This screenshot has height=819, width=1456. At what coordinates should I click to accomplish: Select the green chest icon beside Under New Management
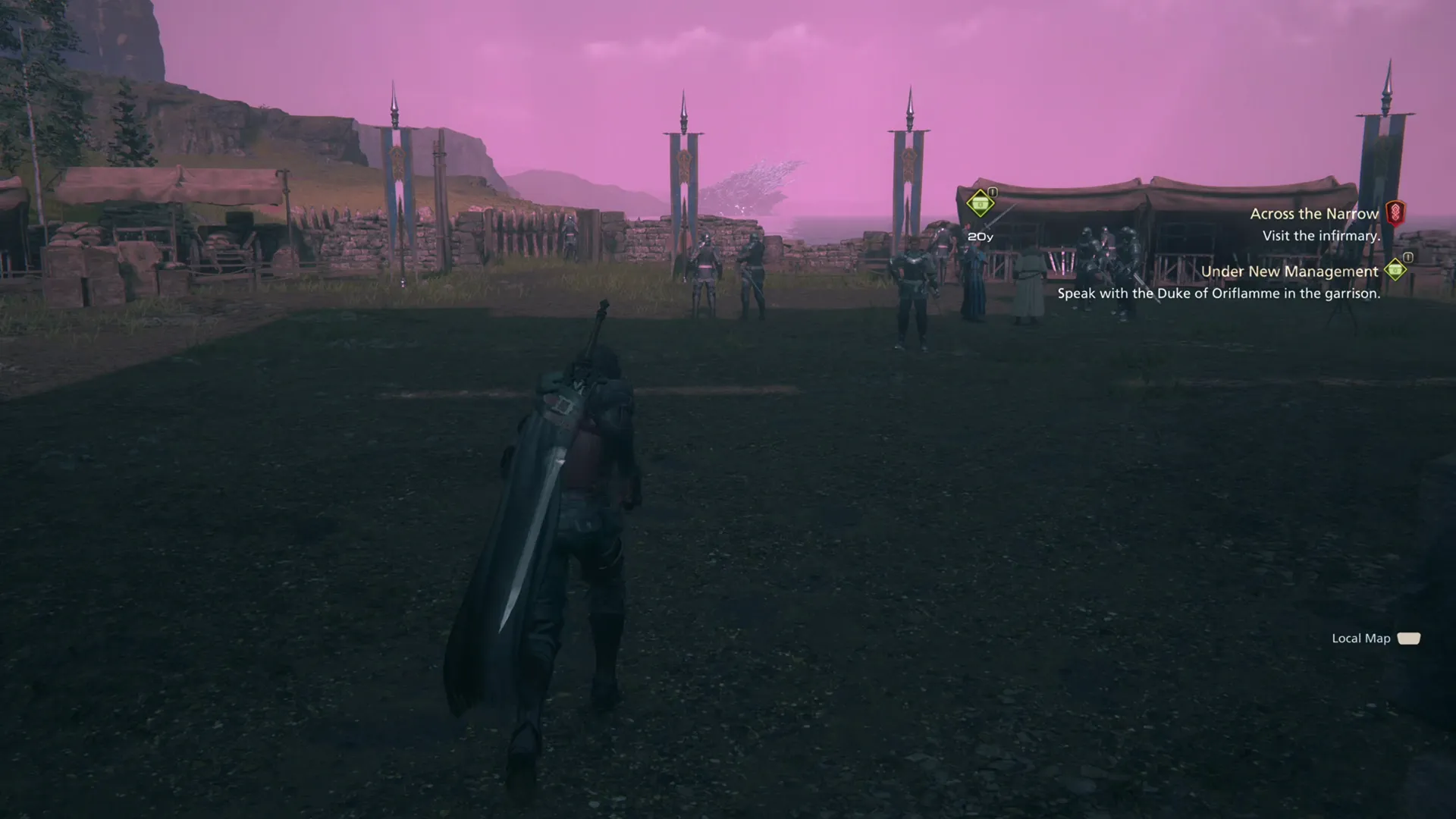1395,271
